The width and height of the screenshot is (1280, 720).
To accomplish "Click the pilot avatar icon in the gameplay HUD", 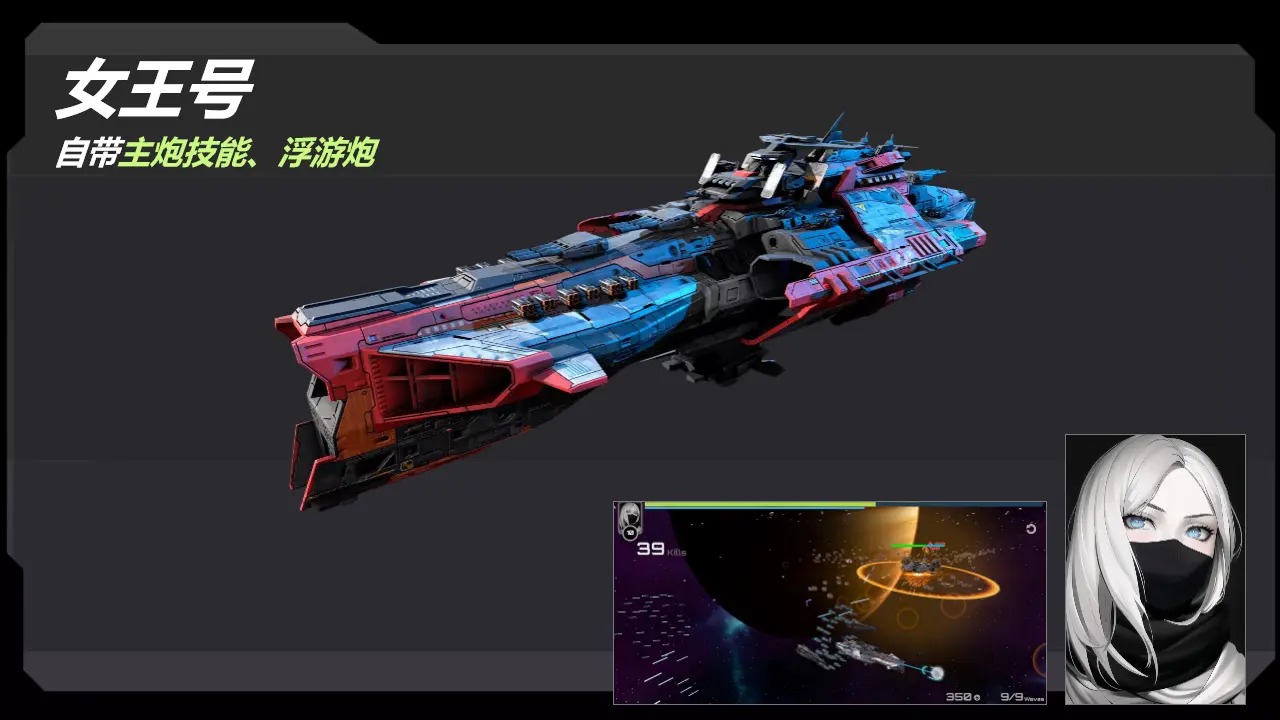I will [629, 515].
